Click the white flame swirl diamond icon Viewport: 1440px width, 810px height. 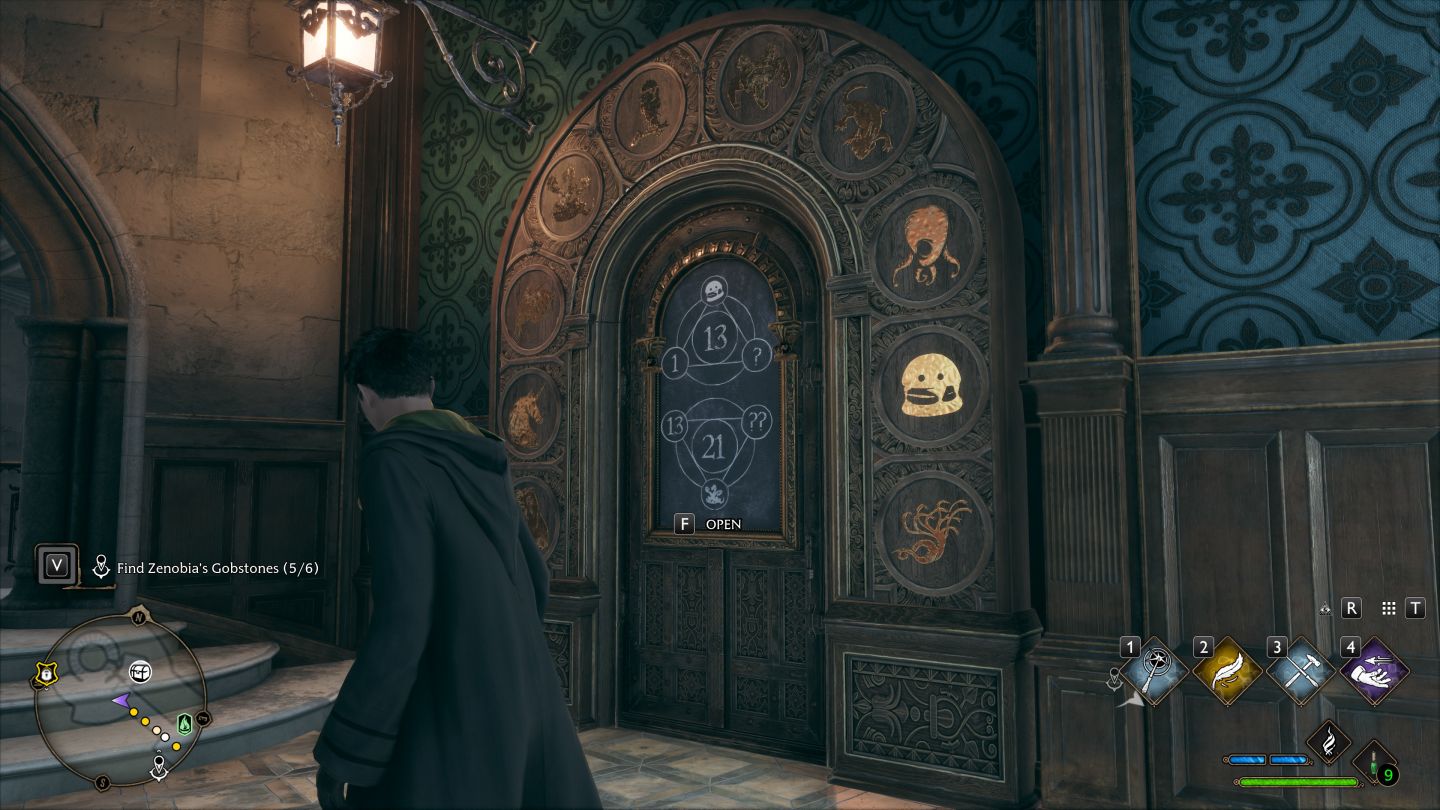click(x=1330, y=744)
